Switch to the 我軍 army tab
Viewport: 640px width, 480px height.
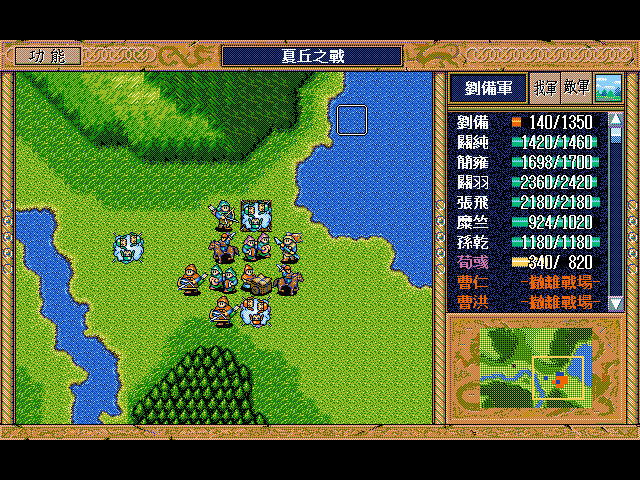pyautogui.click(x=545, y=89)
